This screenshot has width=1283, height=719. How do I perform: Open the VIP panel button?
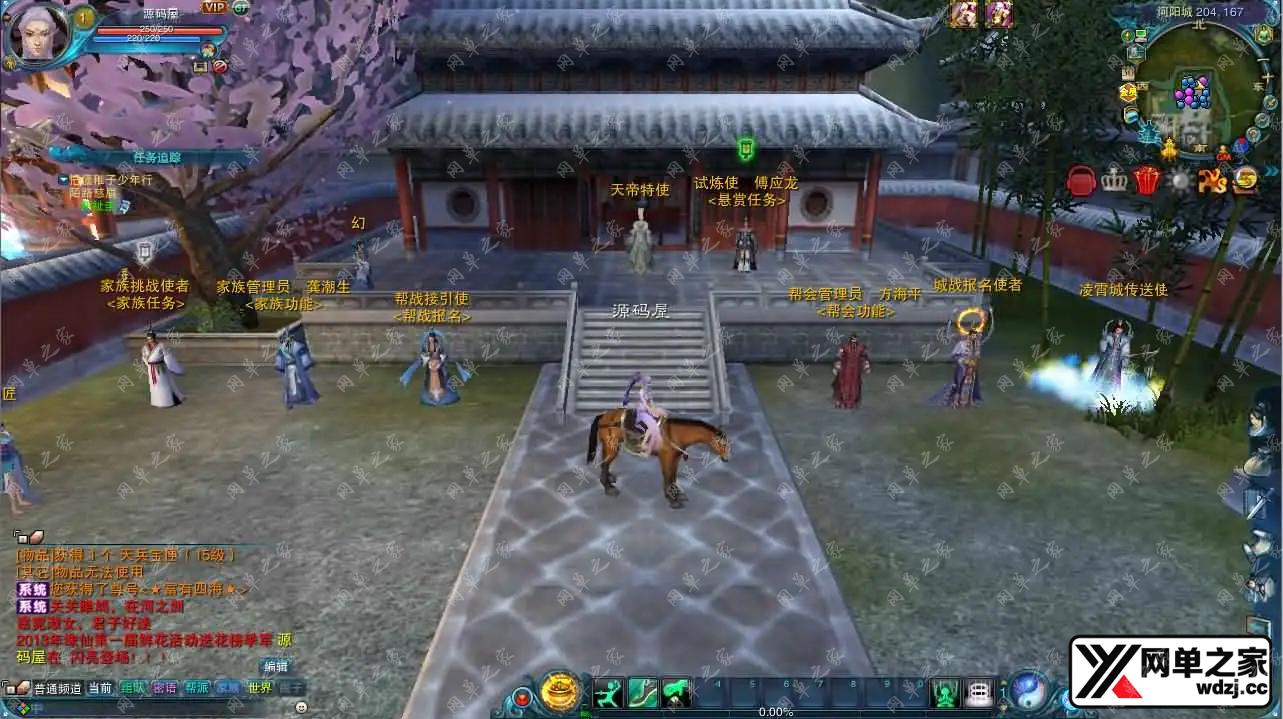coord(214,7)
